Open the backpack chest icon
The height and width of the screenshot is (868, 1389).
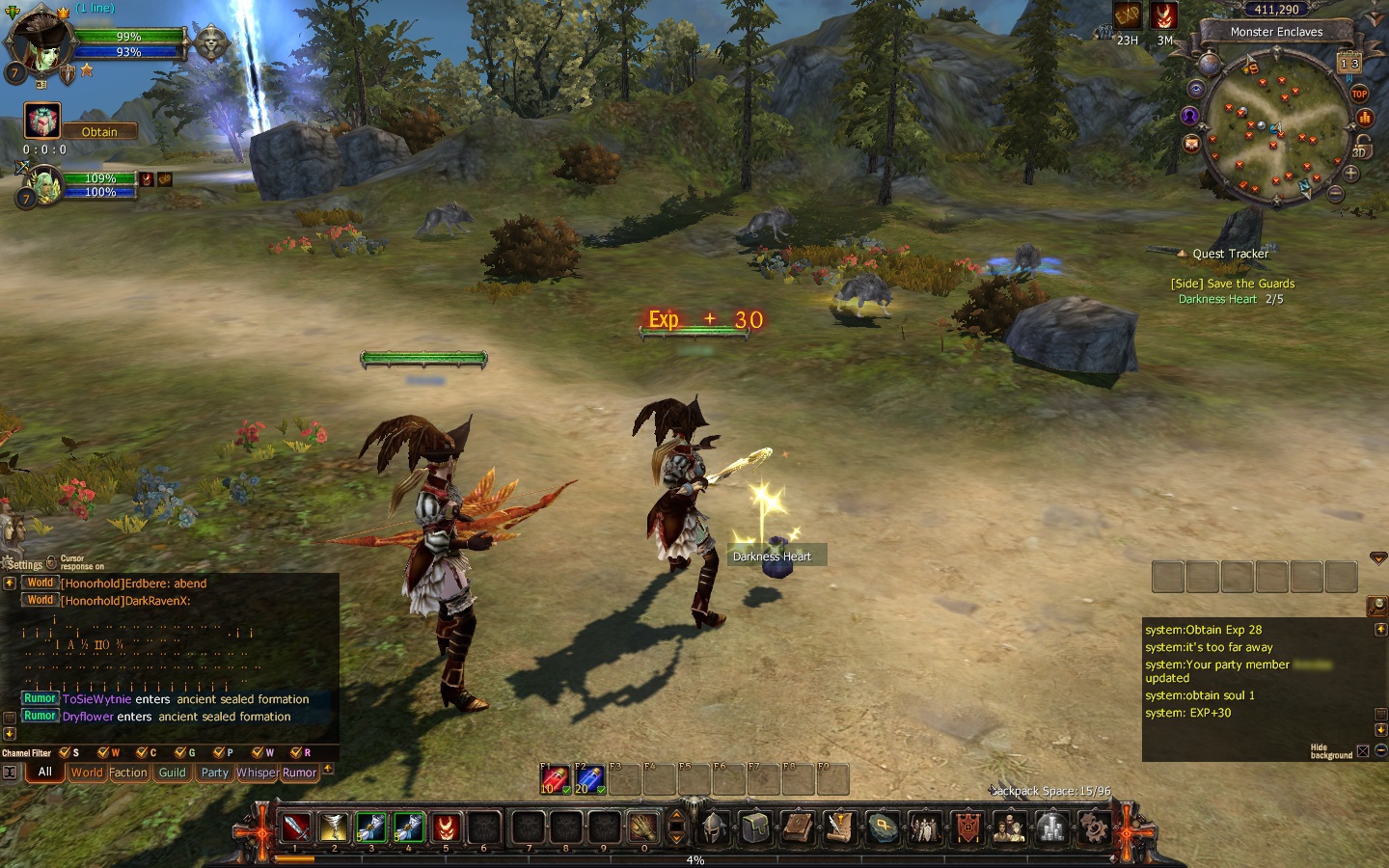tap(755, 827)
